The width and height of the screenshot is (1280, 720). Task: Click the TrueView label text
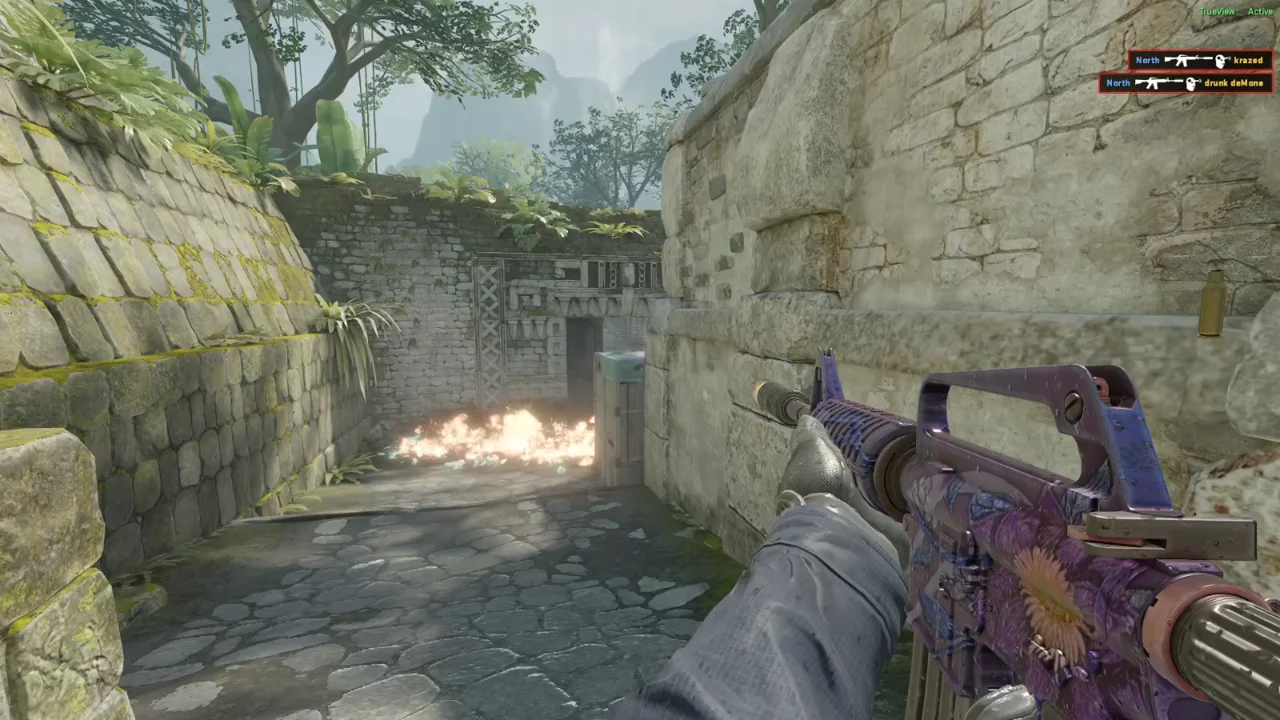pos(1216,11)
